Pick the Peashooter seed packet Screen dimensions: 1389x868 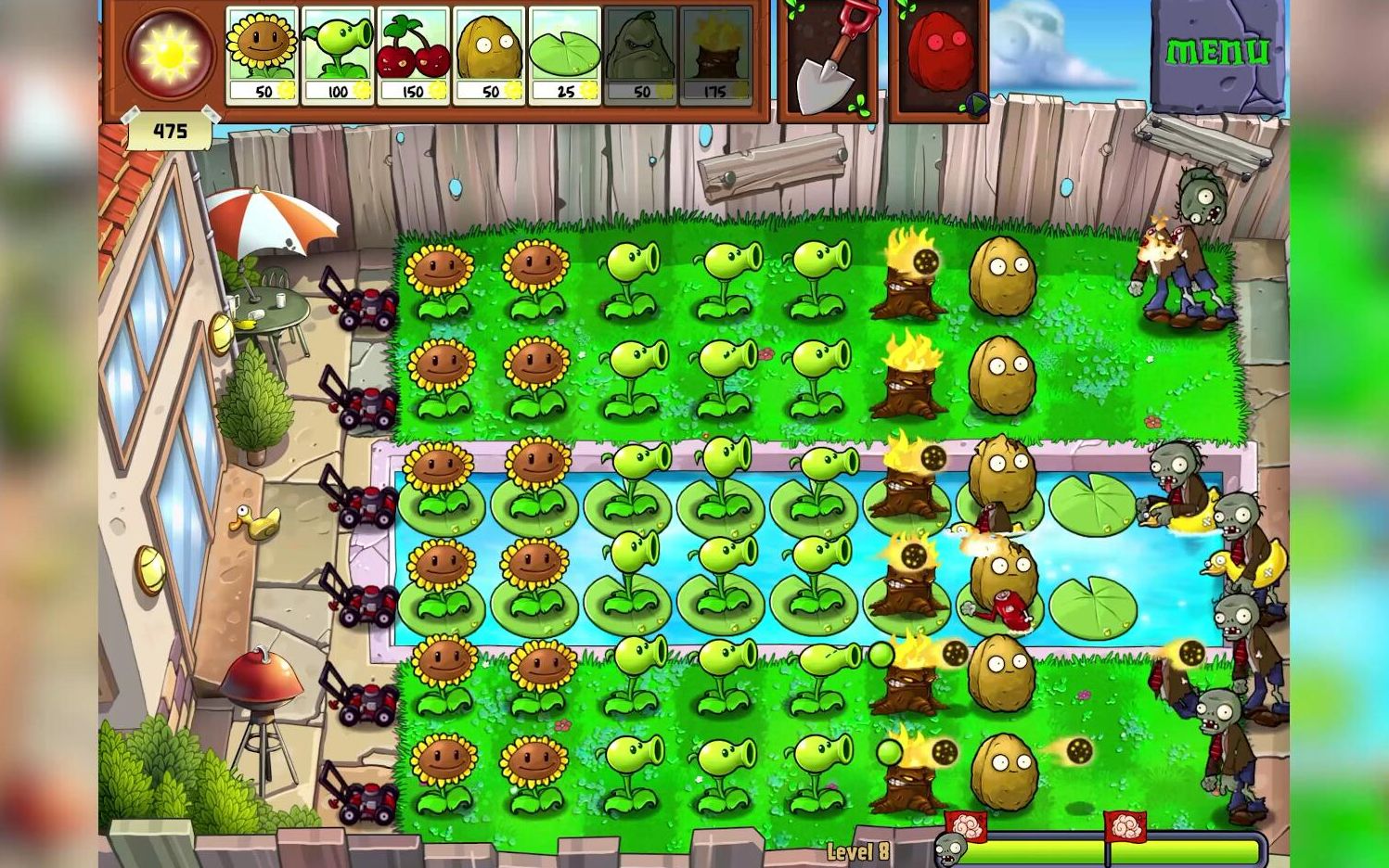[x=337, y=55]
